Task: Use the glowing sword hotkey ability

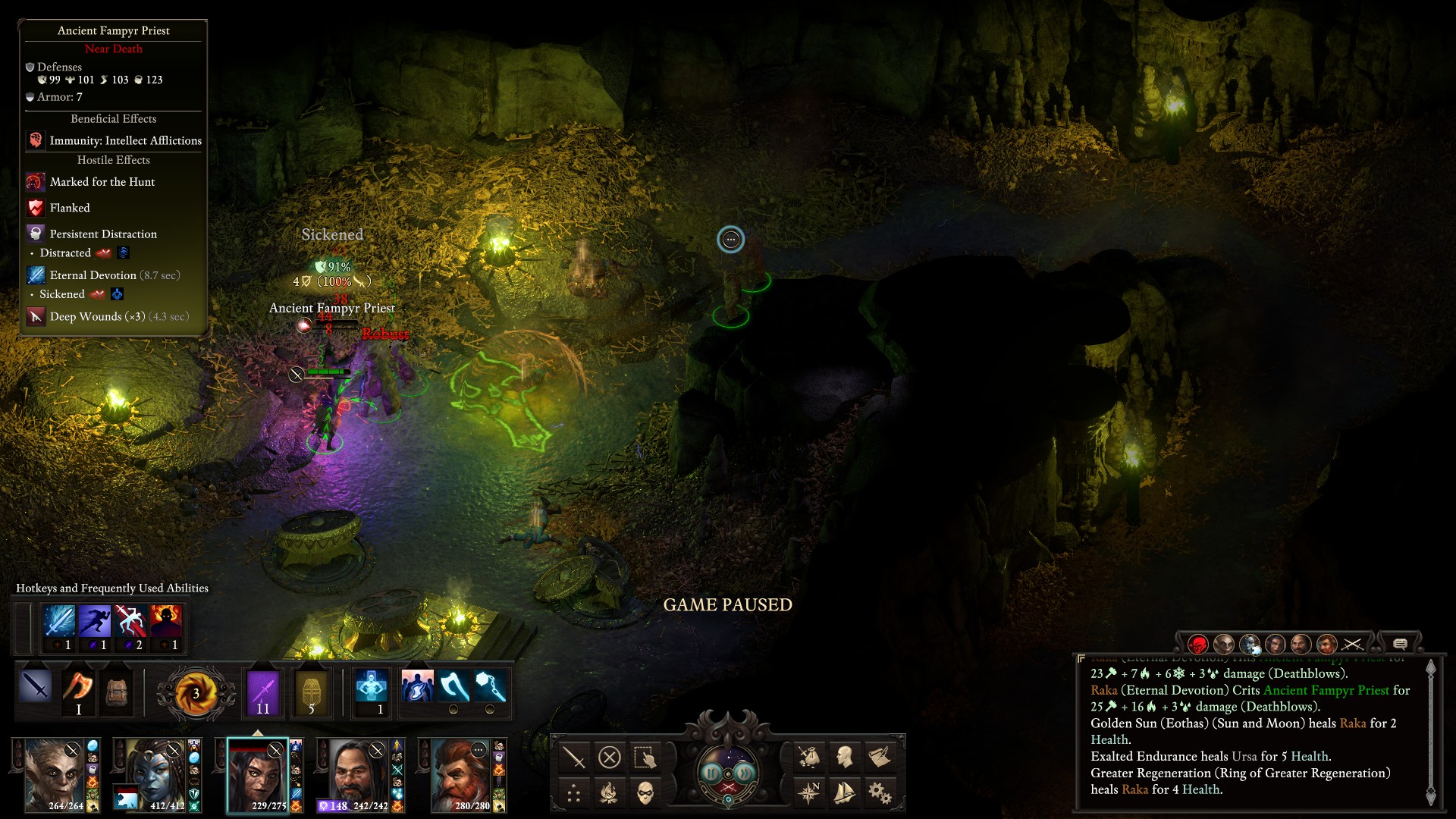Action: pyautogui.click(x=59, y=623)
